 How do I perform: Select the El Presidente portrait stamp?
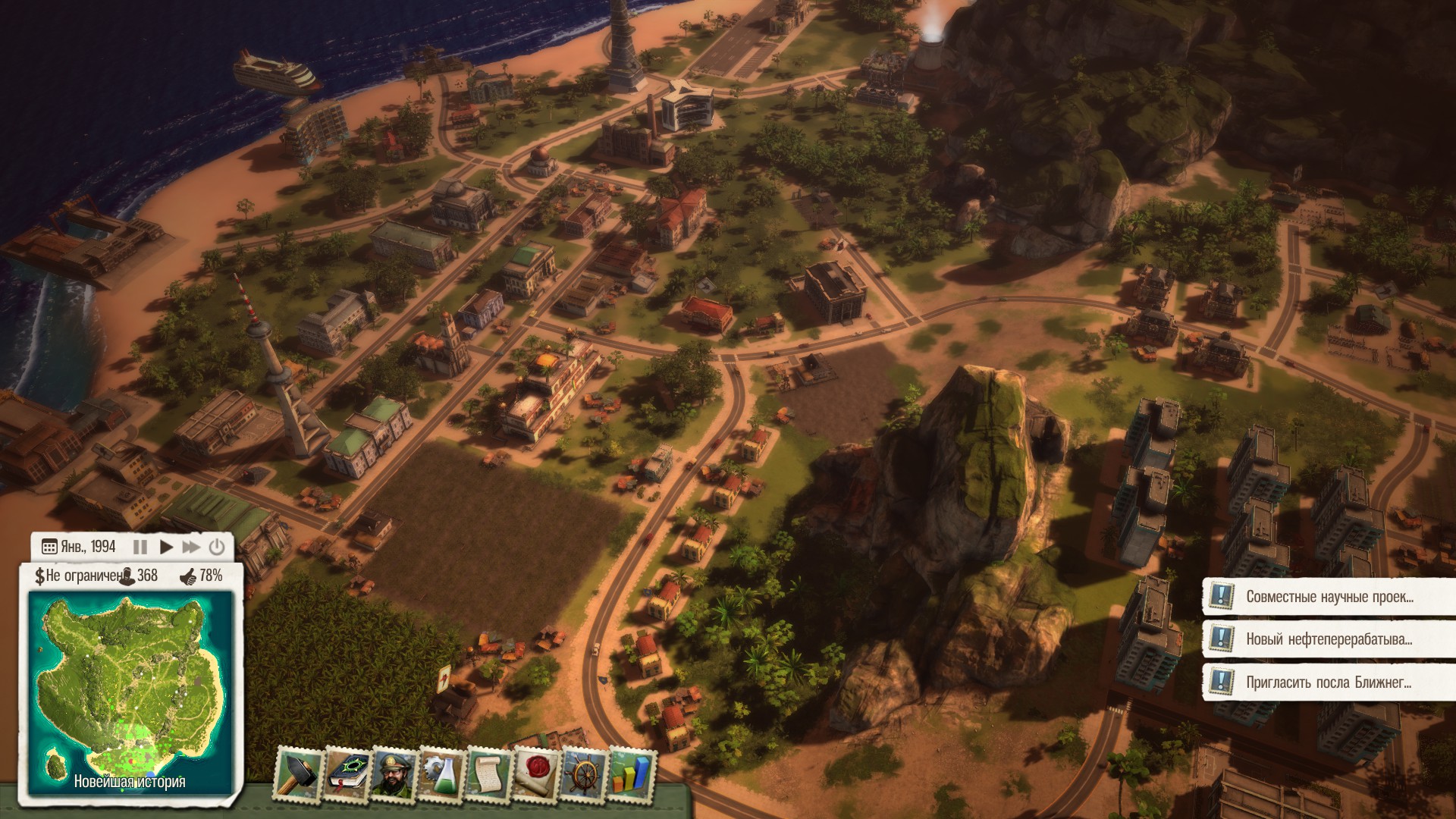[x=393, y=773]
